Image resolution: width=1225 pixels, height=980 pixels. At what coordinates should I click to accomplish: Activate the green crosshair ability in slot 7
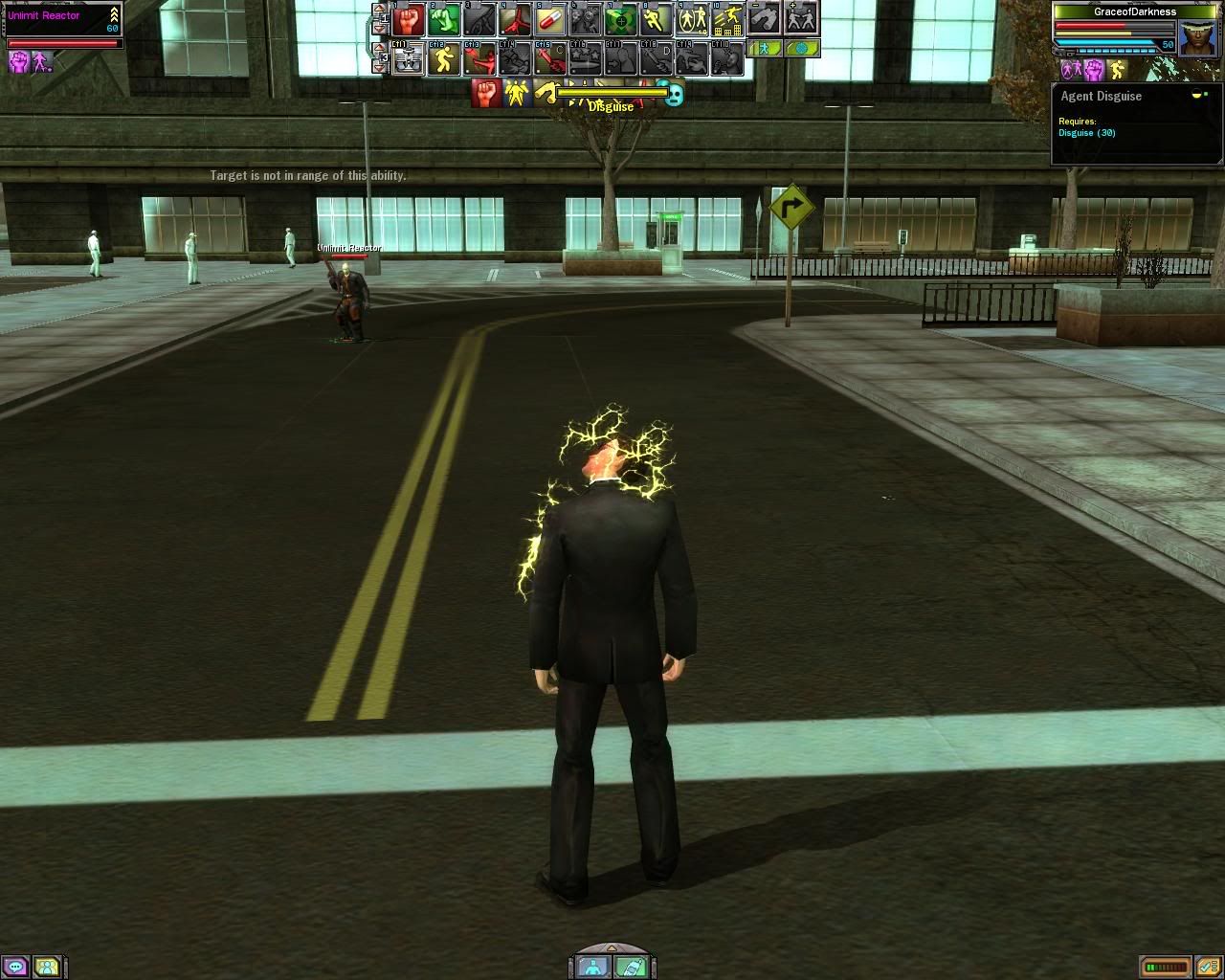(620, 19)
